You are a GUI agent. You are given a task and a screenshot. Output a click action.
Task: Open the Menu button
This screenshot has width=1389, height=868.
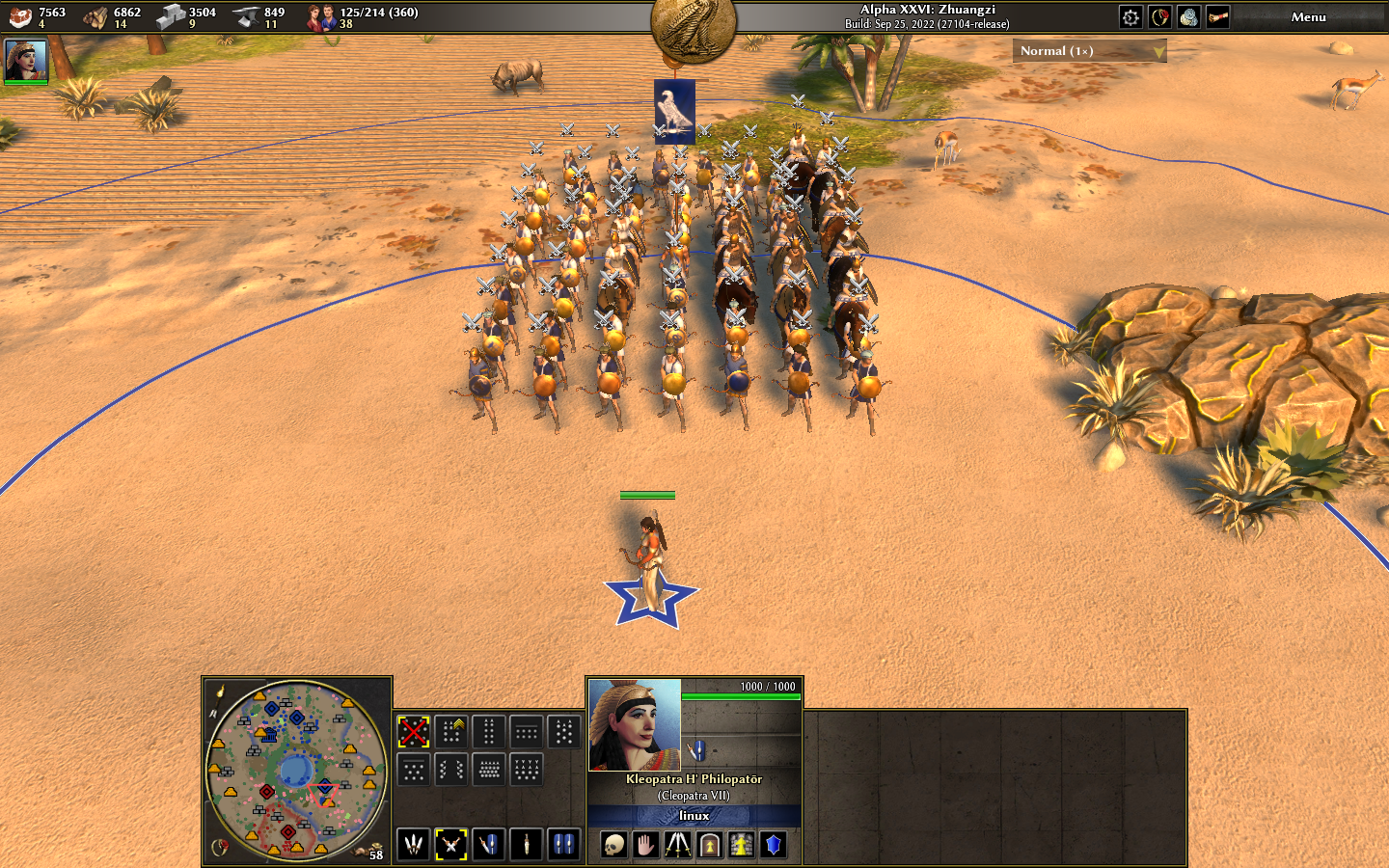coord(1308,17)
